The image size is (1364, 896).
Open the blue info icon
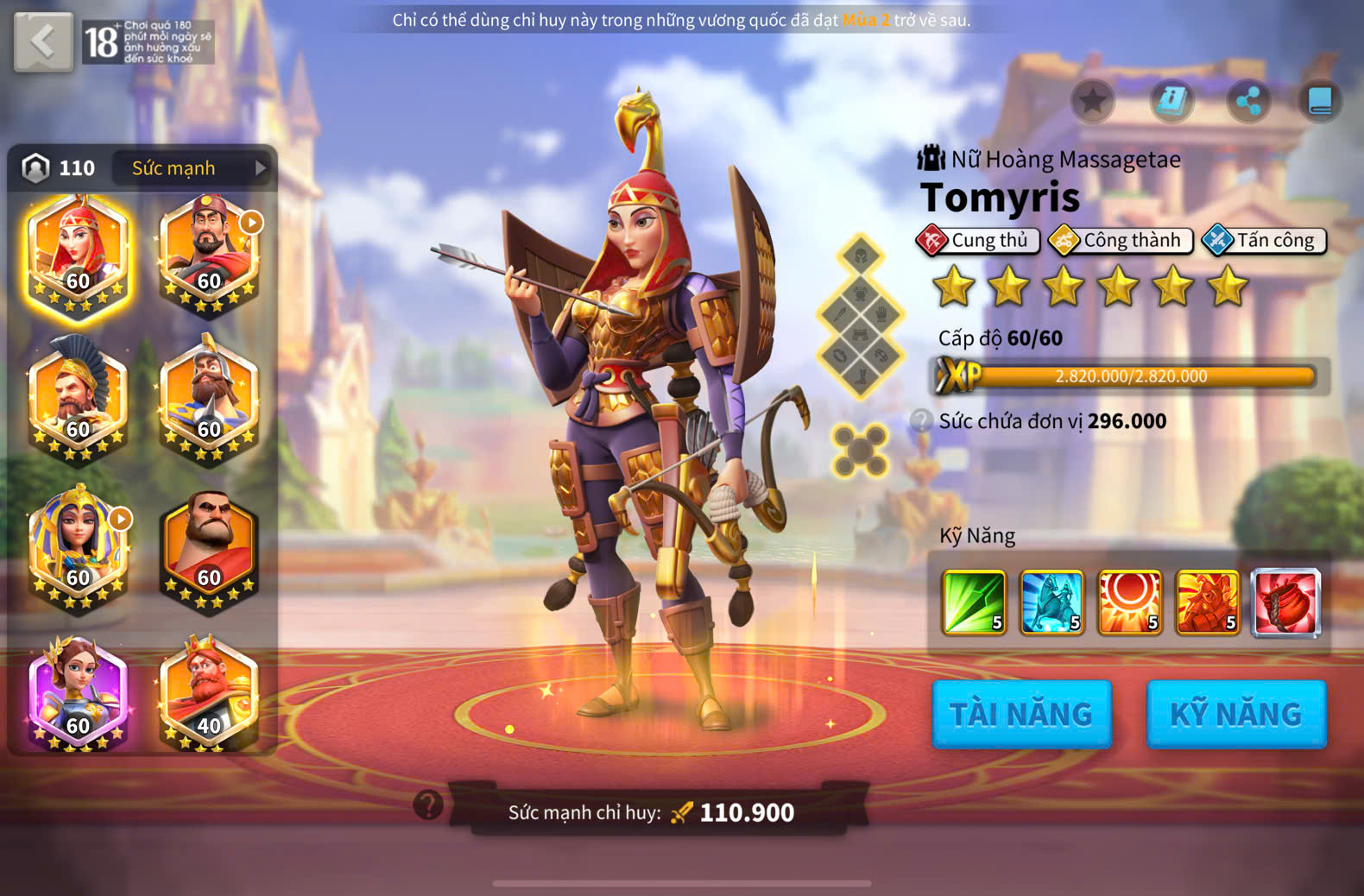[1171, 101]
